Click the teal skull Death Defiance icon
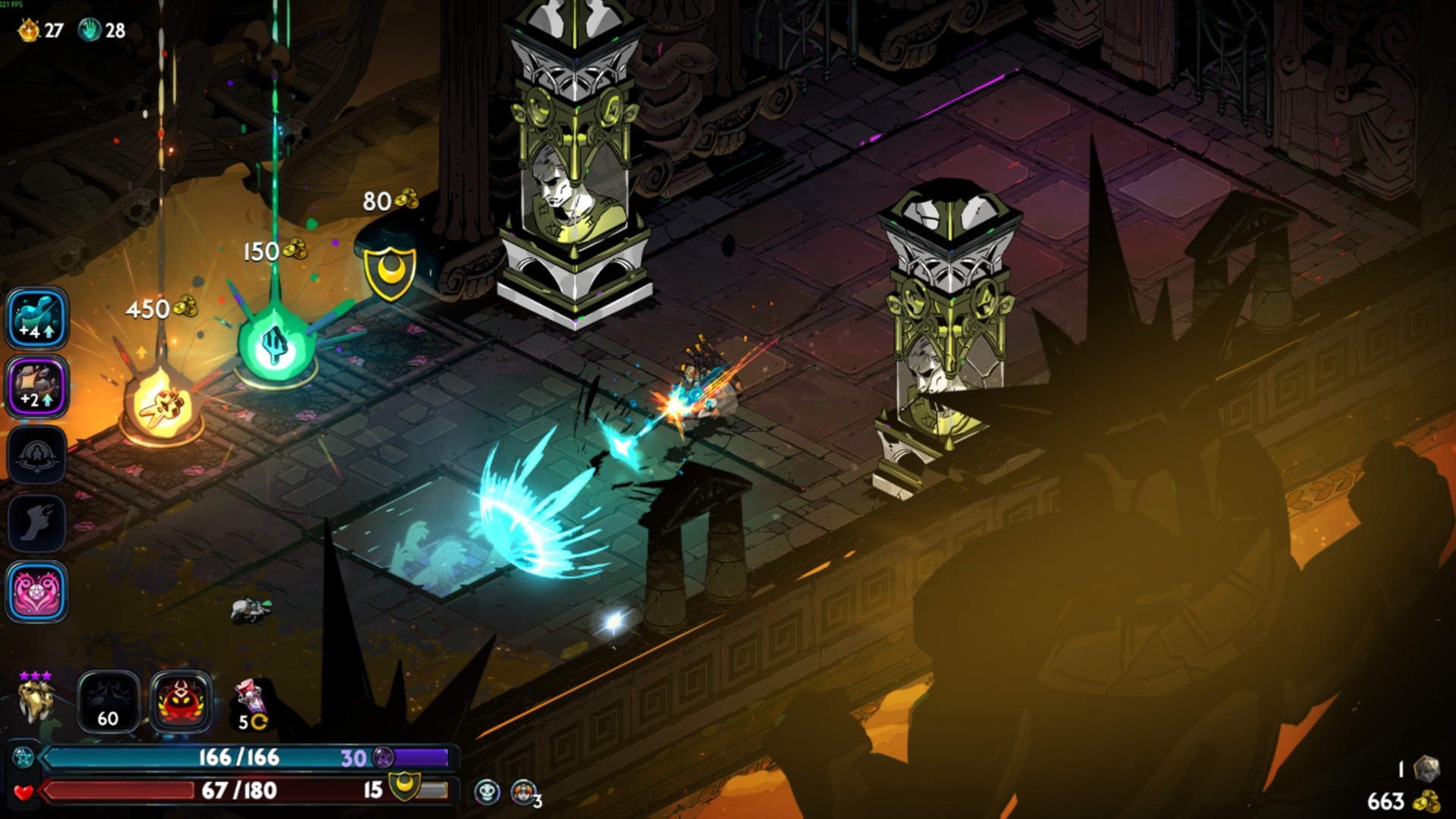 (x=487, y=792)
